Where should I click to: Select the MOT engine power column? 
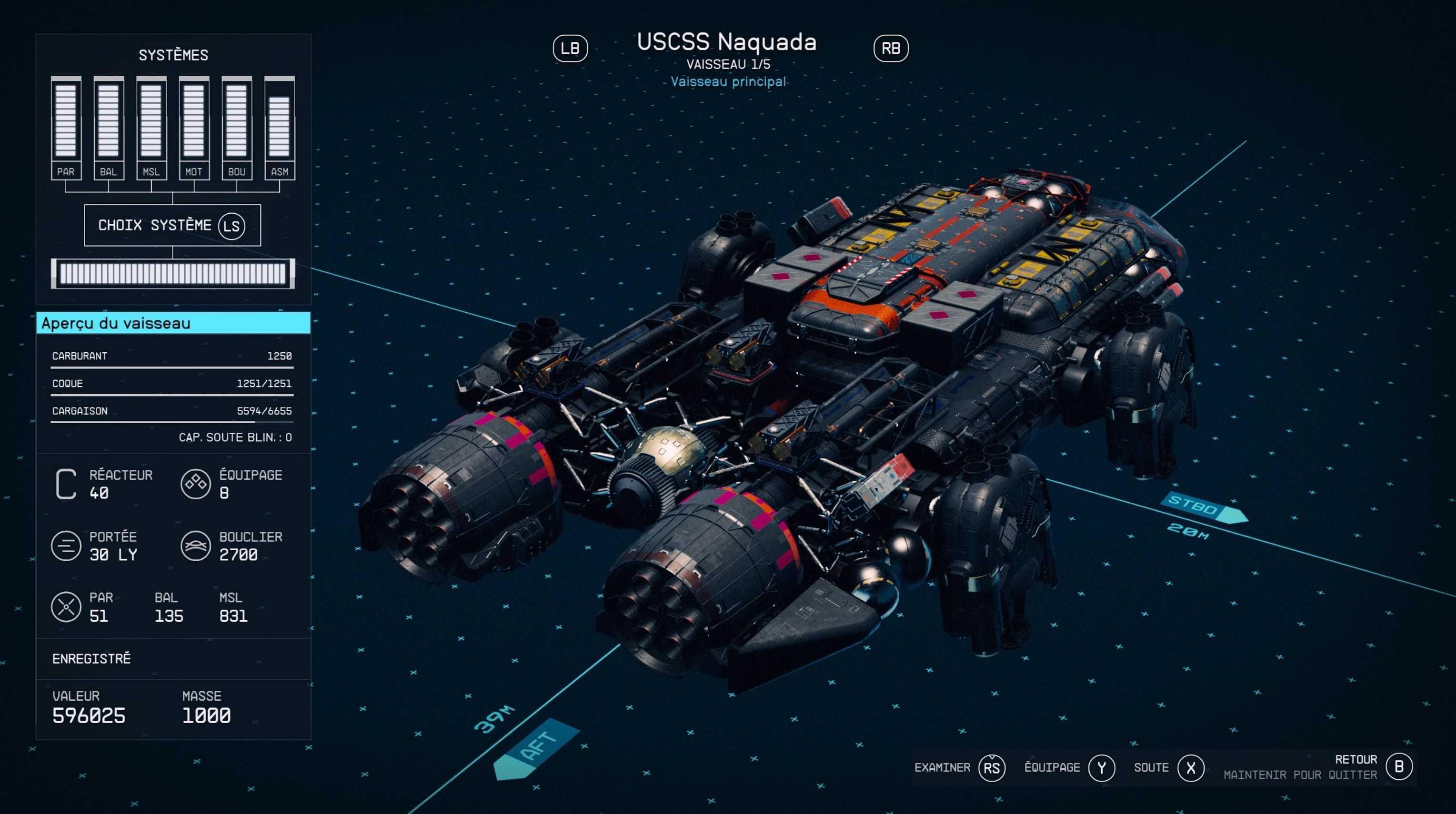tap(194, 128)
